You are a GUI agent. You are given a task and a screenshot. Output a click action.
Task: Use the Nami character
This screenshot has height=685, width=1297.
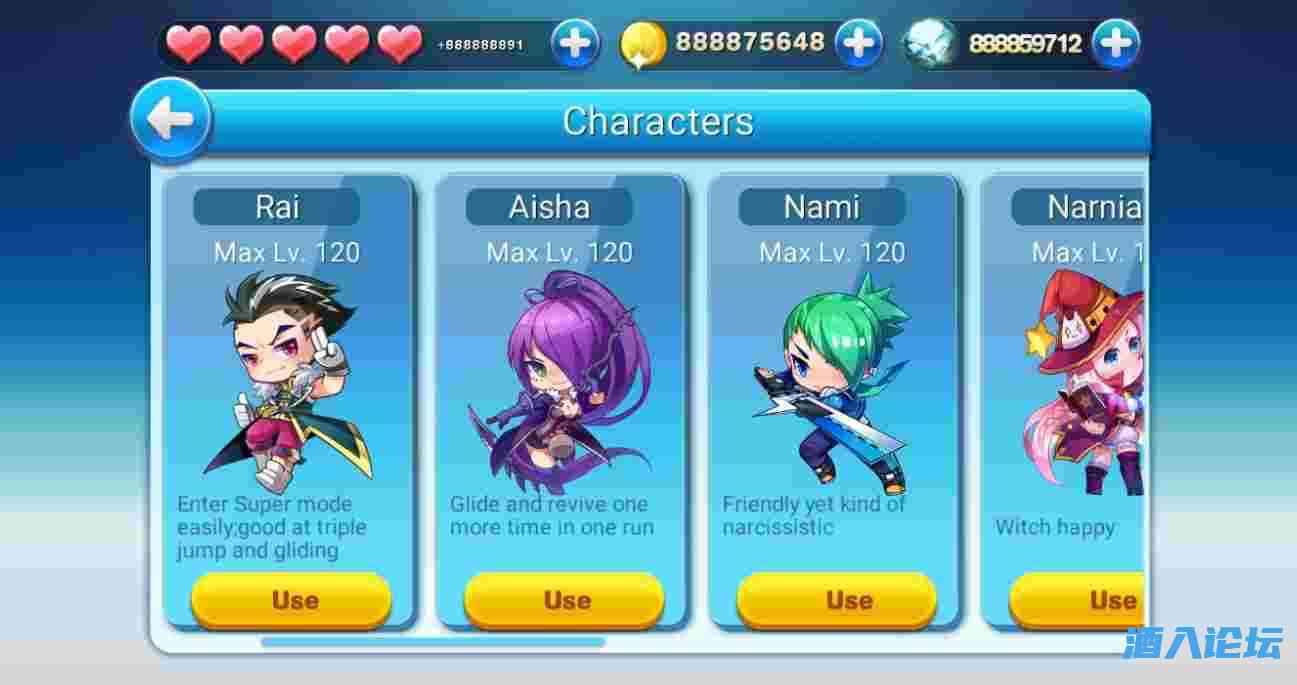837,600
